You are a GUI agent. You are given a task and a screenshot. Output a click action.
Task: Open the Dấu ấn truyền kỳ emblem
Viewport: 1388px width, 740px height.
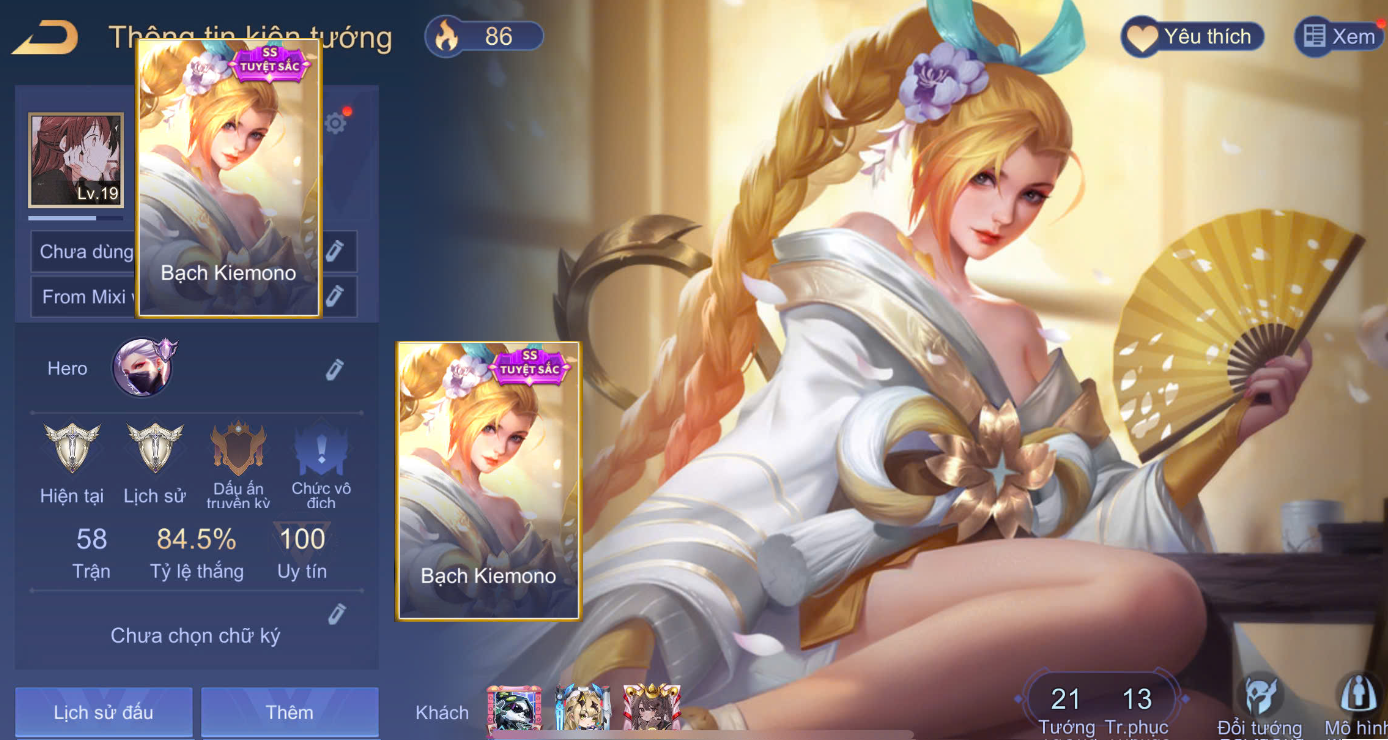pos(239,449)
